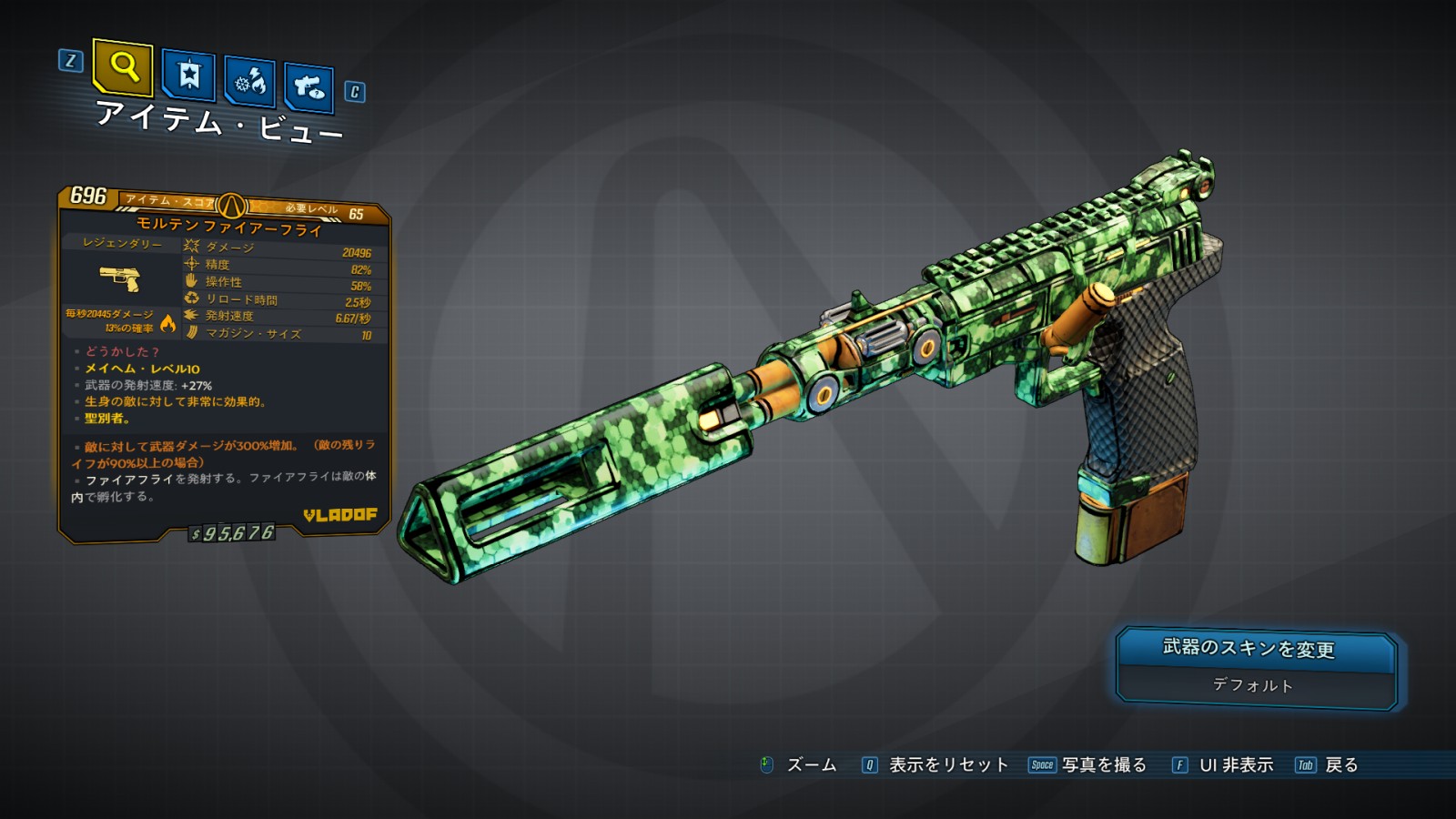Switch to the weapon view tab
This screenshot has height=819, width=1456.
coord(309,88)
